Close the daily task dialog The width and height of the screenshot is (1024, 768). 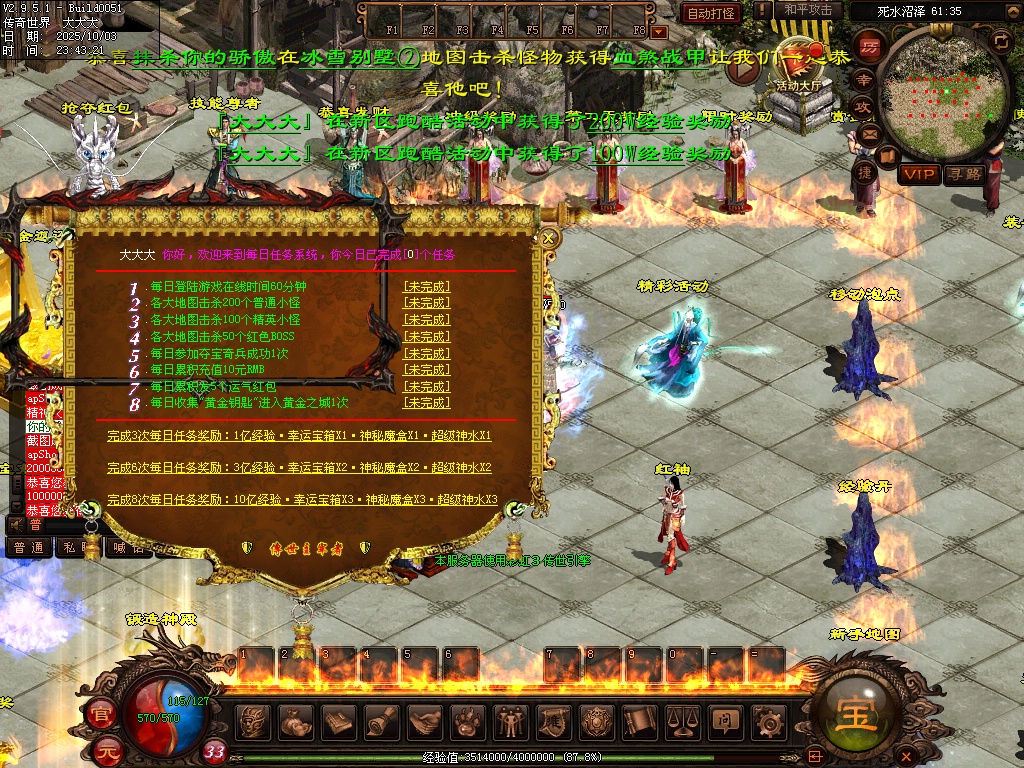(x=548, y=238)
